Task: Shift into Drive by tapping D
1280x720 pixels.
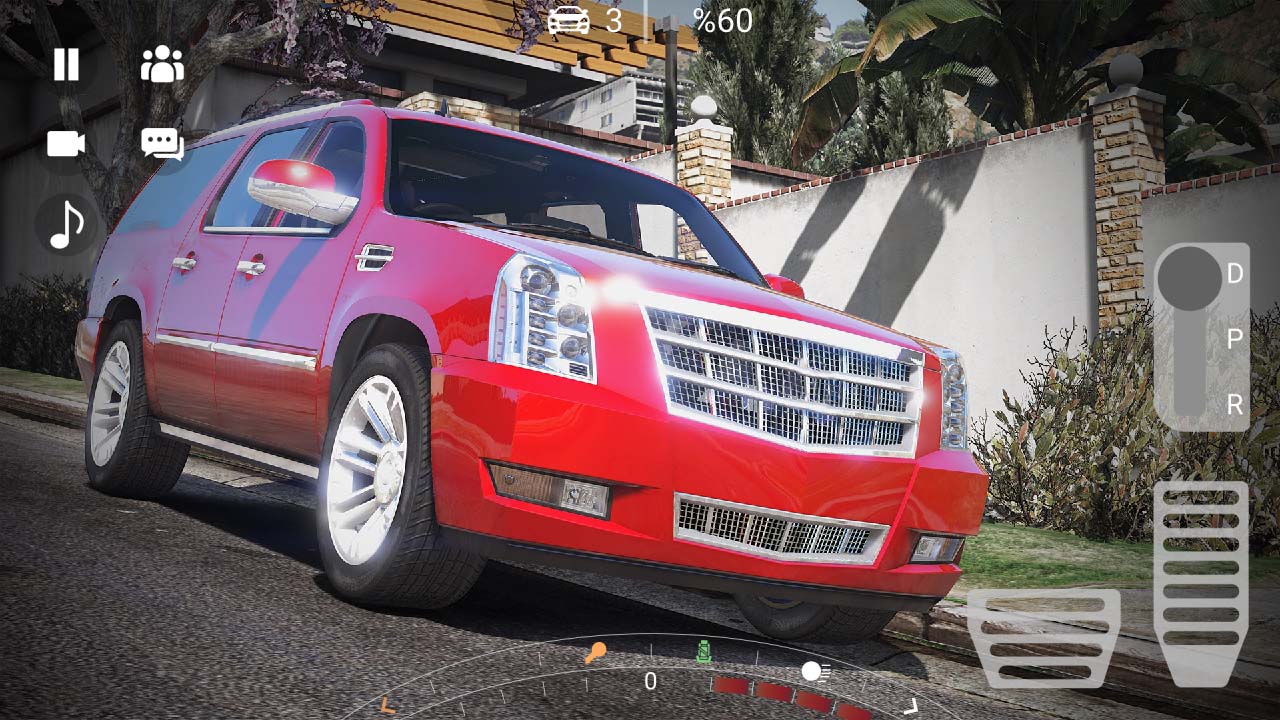Action: [1236, 272]
